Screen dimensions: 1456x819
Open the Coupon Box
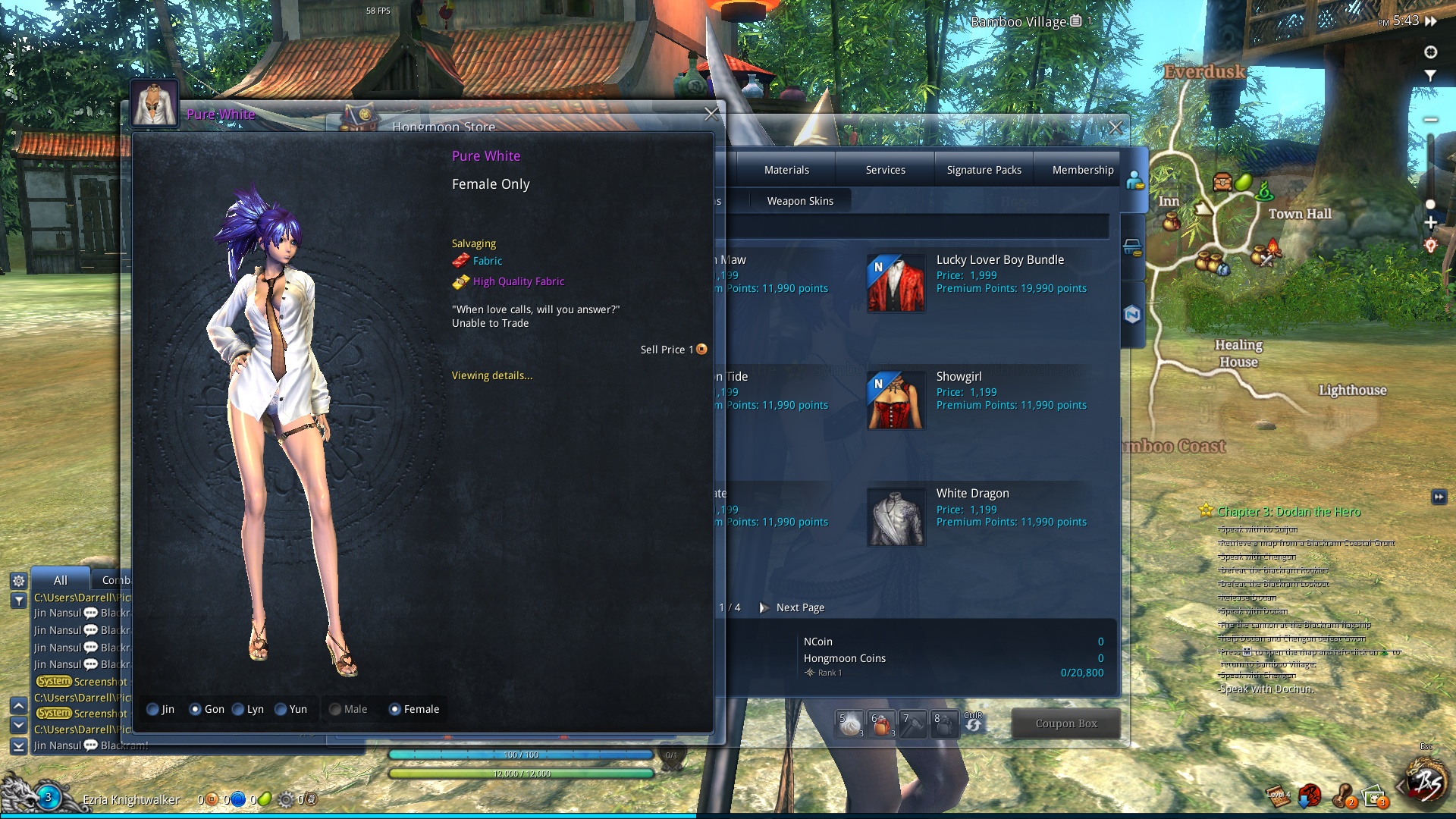[1065, 723]
